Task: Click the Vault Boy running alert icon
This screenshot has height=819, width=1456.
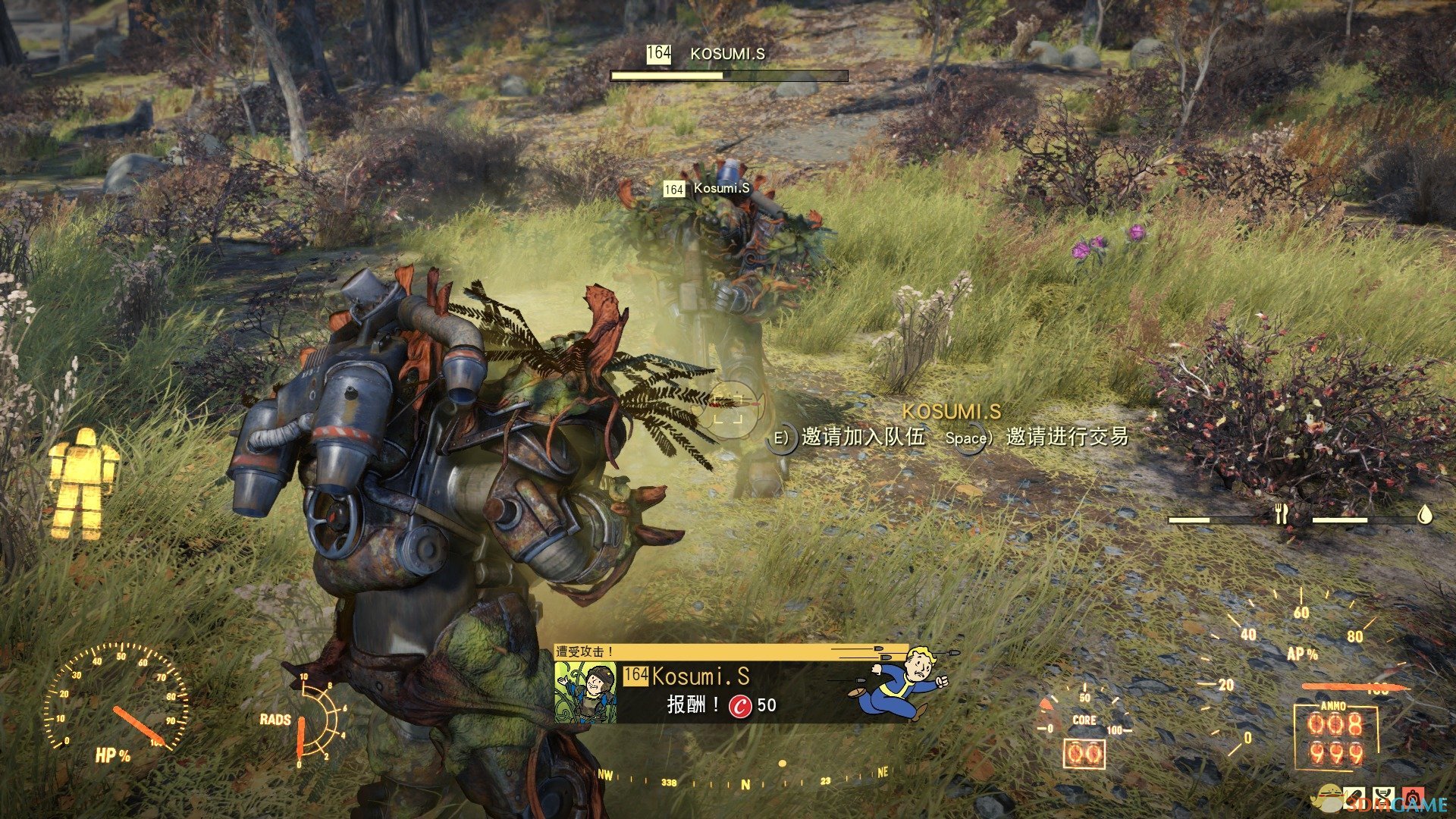Action: coord(903,681)
